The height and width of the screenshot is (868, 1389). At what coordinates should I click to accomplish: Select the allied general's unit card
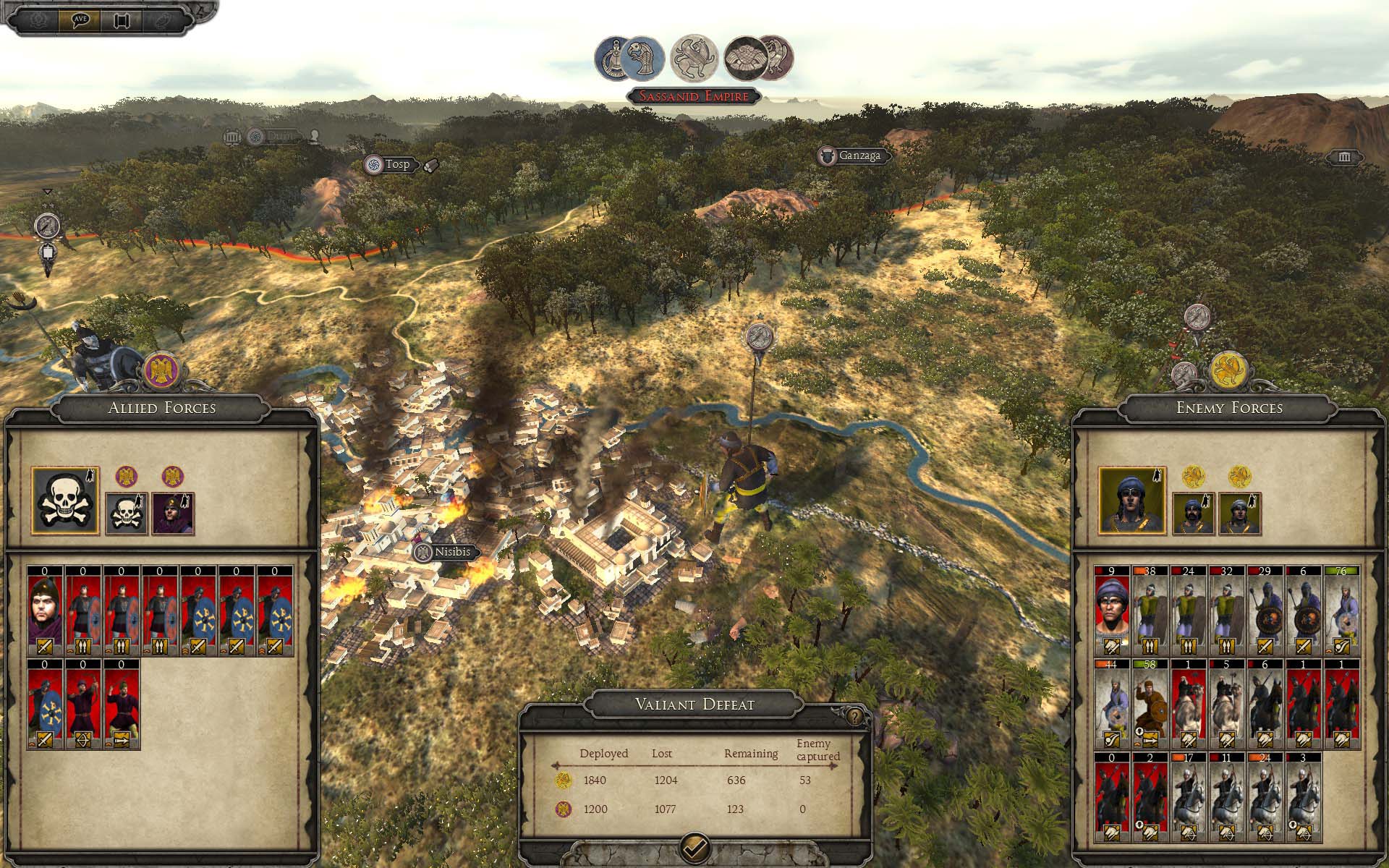[x=45, y=611]
